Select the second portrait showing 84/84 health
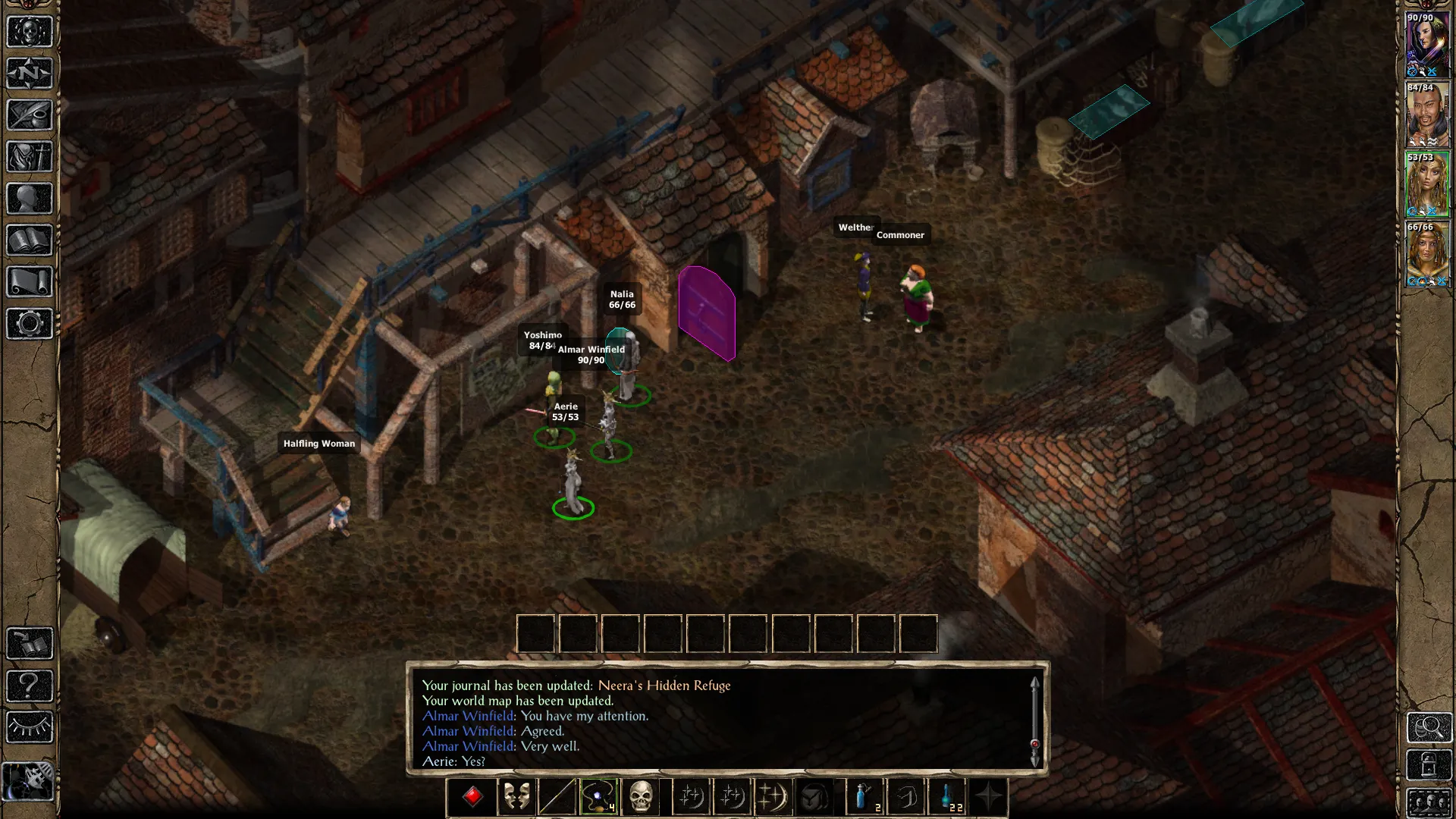 (x=1427, y=115)
